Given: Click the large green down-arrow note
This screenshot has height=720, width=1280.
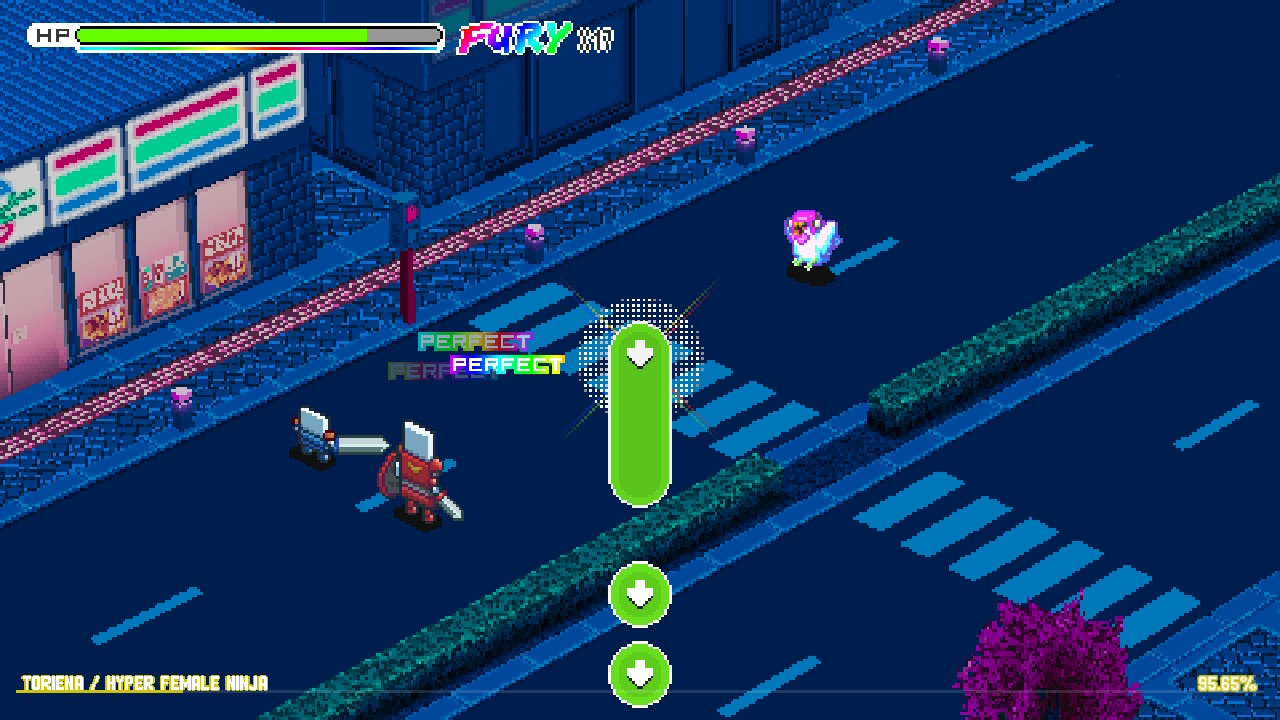Looking at the screenshot, I should click(x=640, y=415).
